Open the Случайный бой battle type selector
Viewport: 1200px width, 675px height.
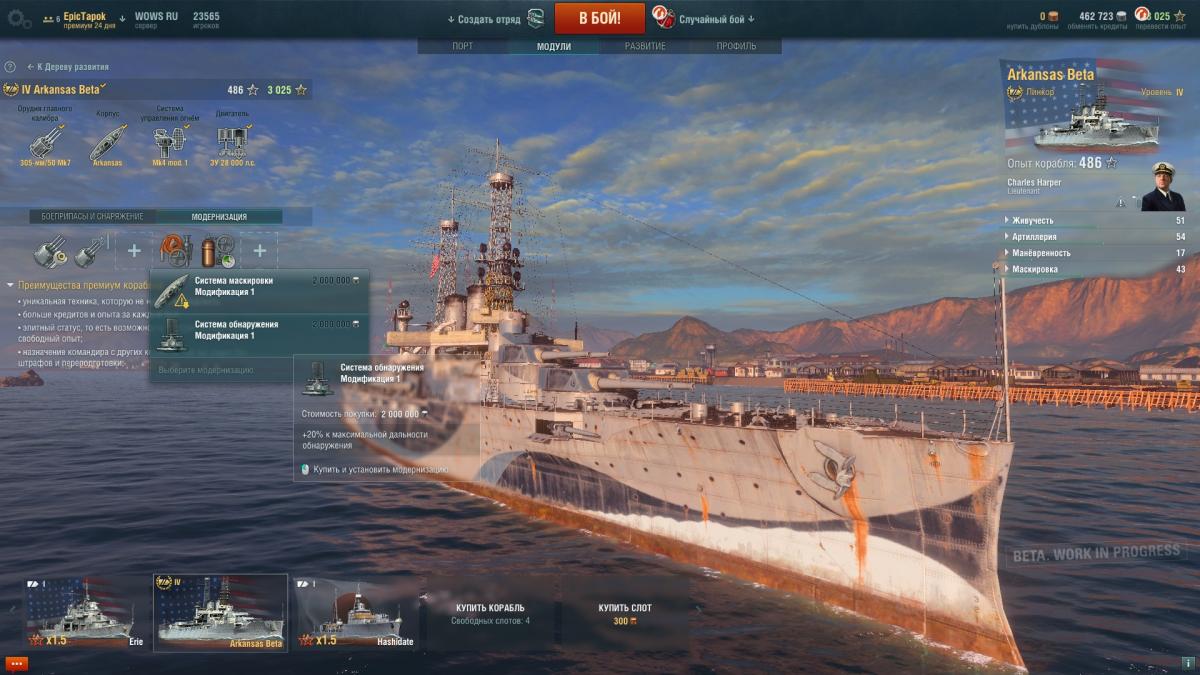(x=716, y=19)
